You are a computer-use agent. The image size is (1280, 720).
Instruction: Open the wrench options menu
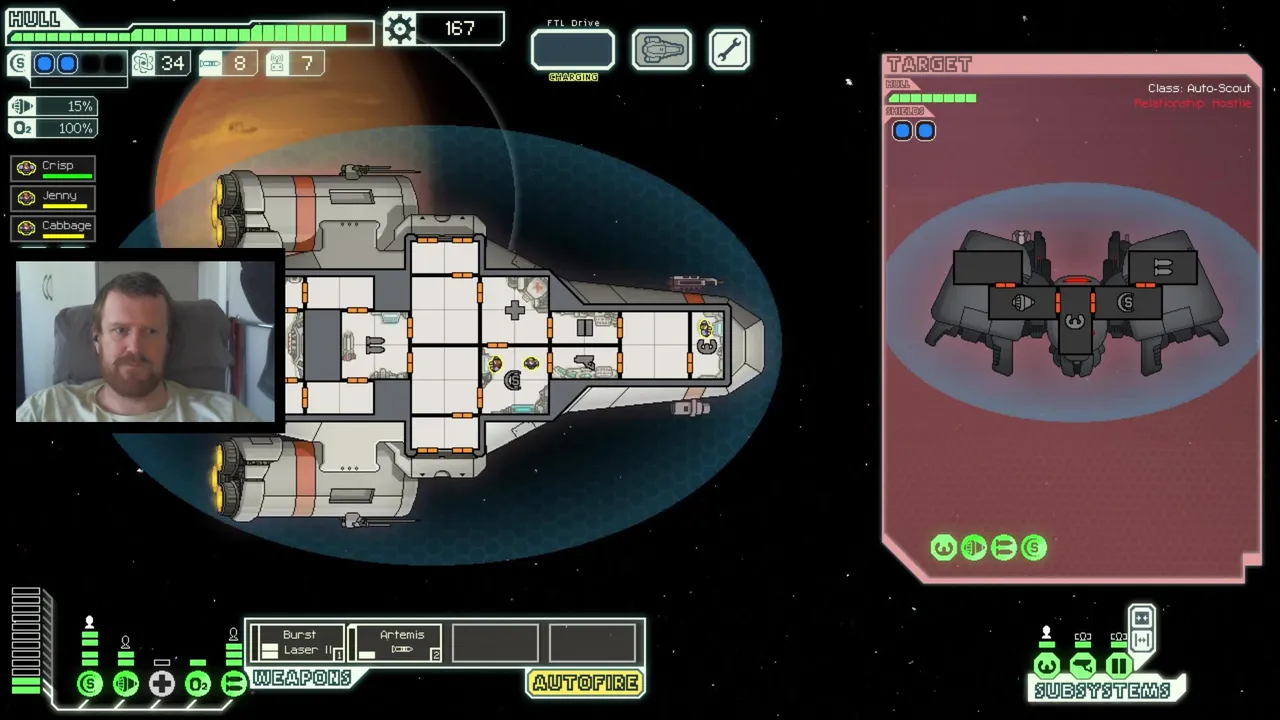coord(729,50)
